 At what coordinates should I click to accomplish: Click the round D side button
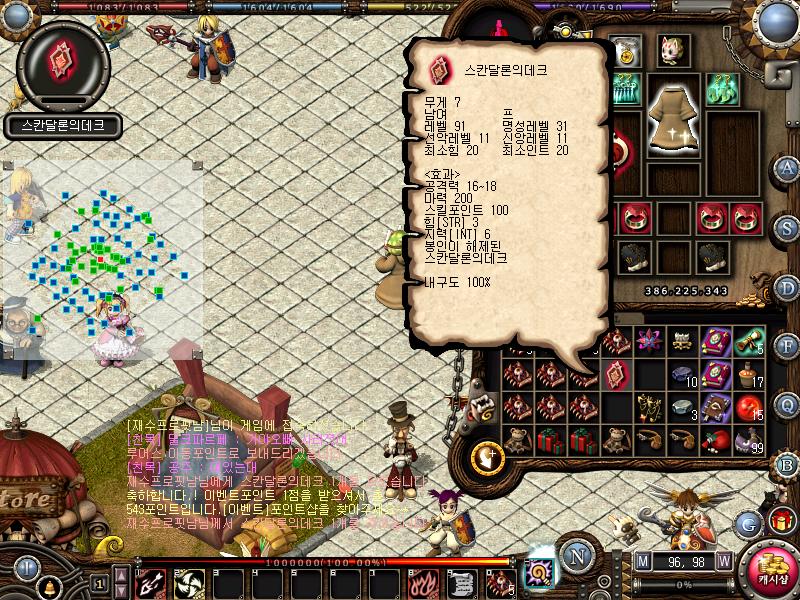pos(788,286)
